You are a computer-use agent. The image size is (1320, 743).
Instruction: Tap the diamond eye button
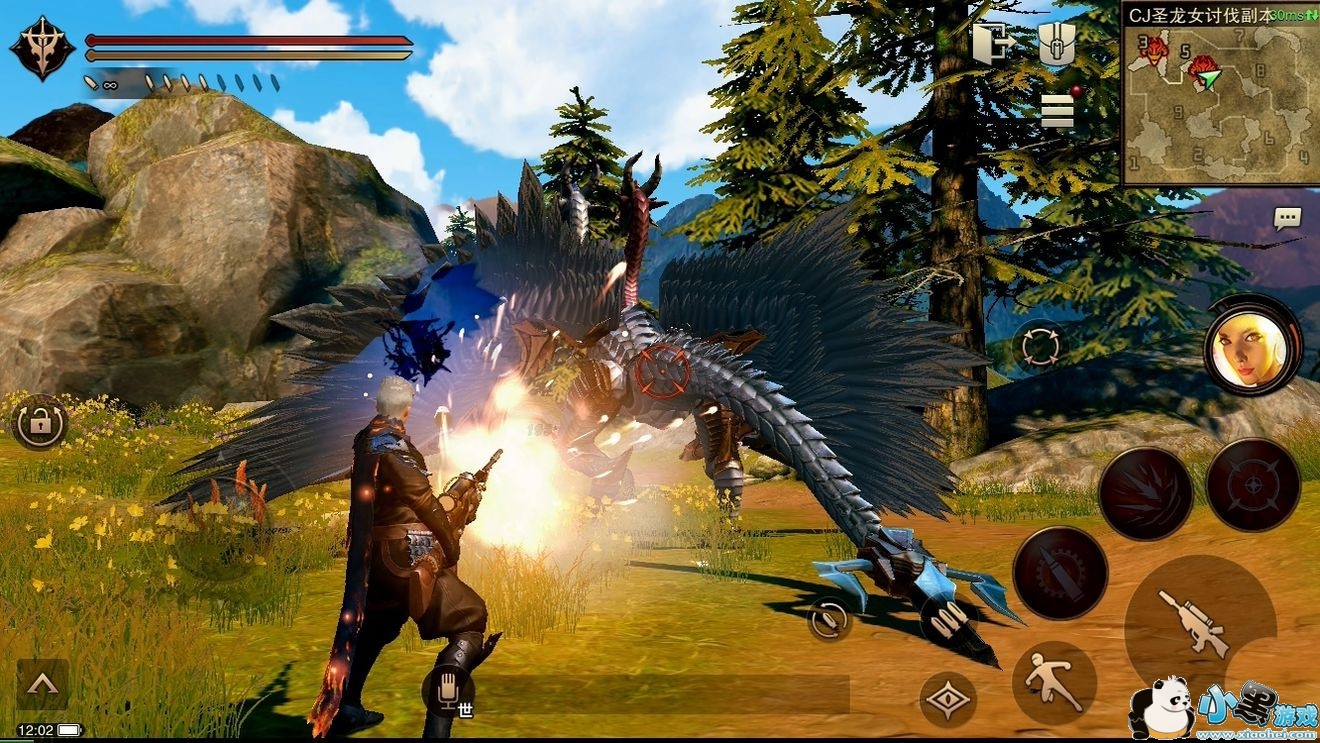pyautogui.click(x=947, y=699)
